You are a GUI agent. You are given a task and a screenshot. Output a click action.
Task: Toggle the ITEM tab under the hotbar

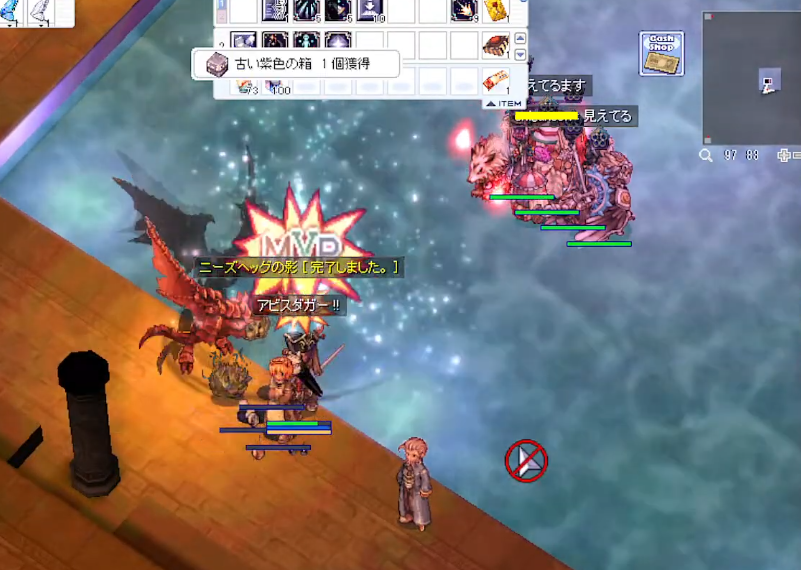(505, 103)
